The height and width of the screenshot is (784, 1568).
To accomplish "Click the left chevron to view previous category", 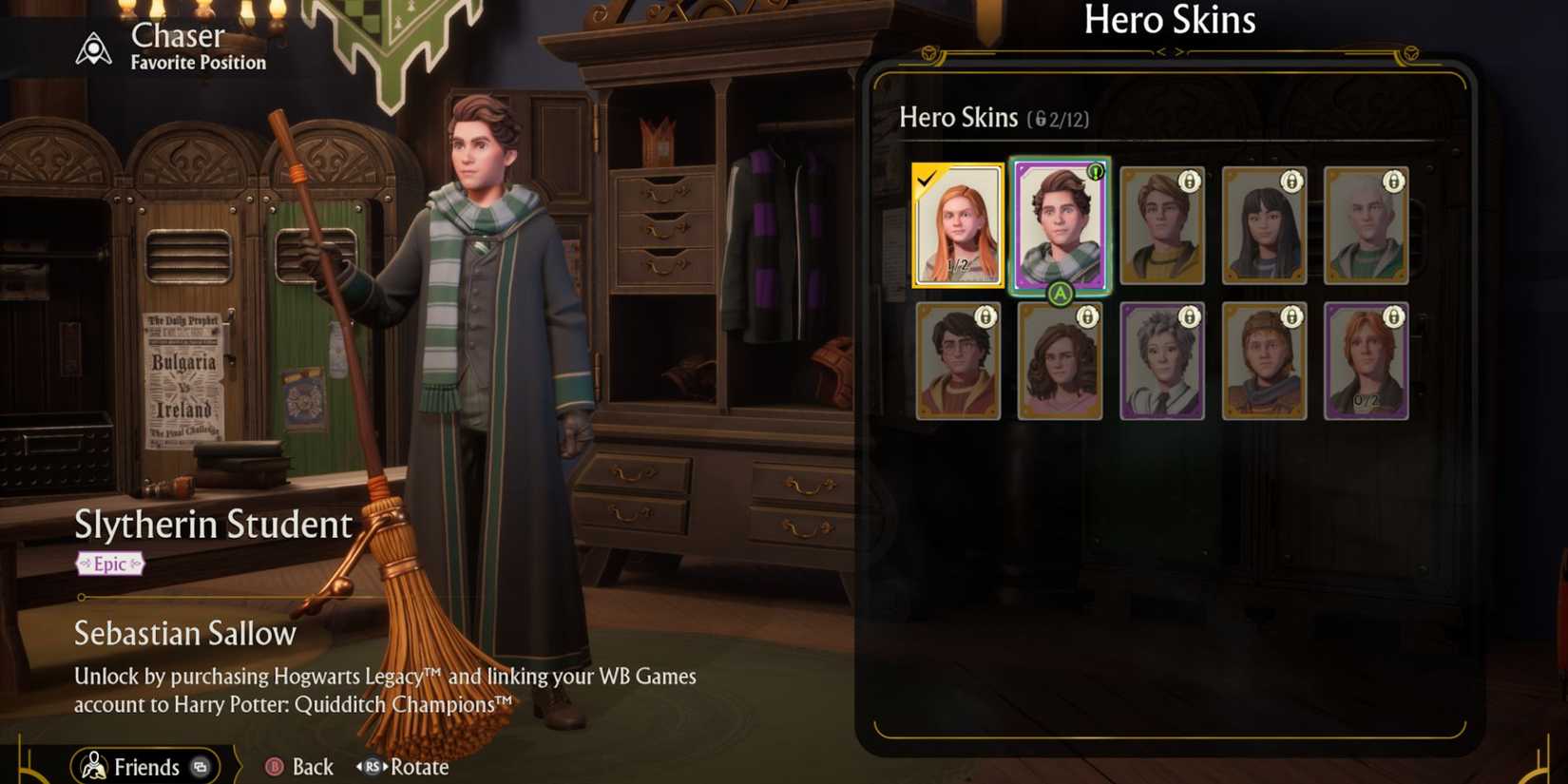I will tap(1162, 52).
